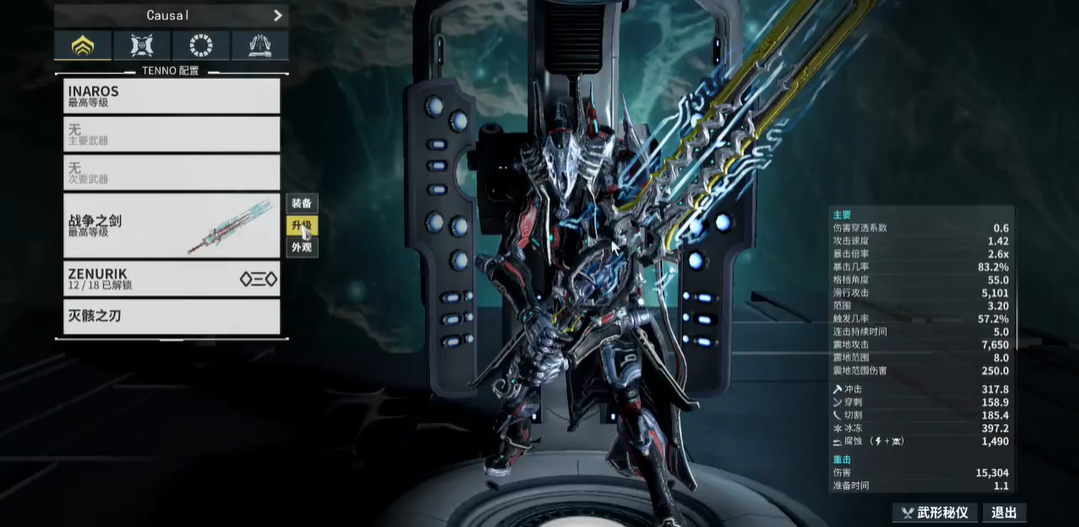Switch to the companion crest tab
Image resolution: width=1079 pixels, height=527 pixels.
click(x=141, y=46)
